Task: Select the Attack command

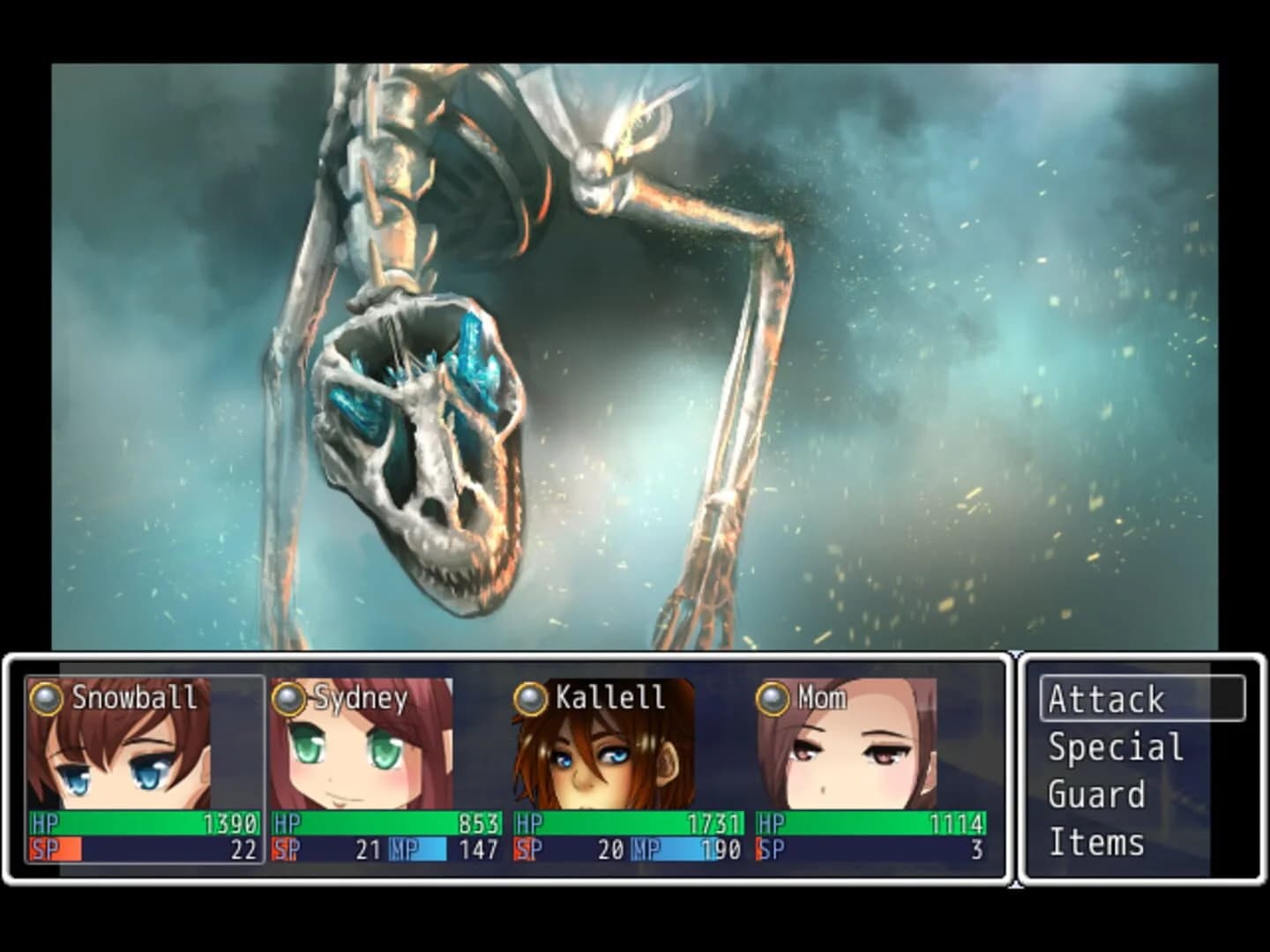Action: point(1107,700)
